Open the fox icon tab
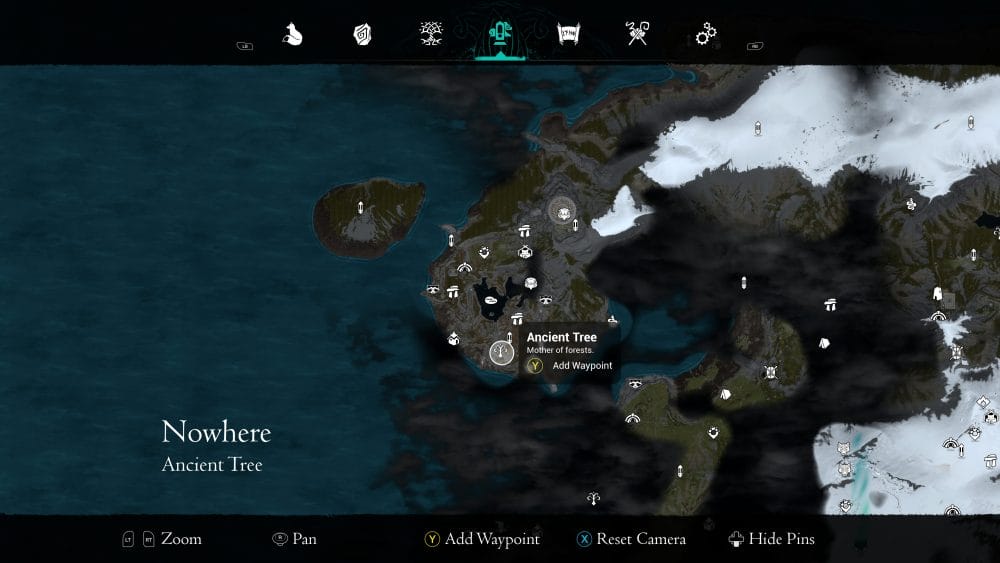 pyautogui.click(x=292, y=35)
